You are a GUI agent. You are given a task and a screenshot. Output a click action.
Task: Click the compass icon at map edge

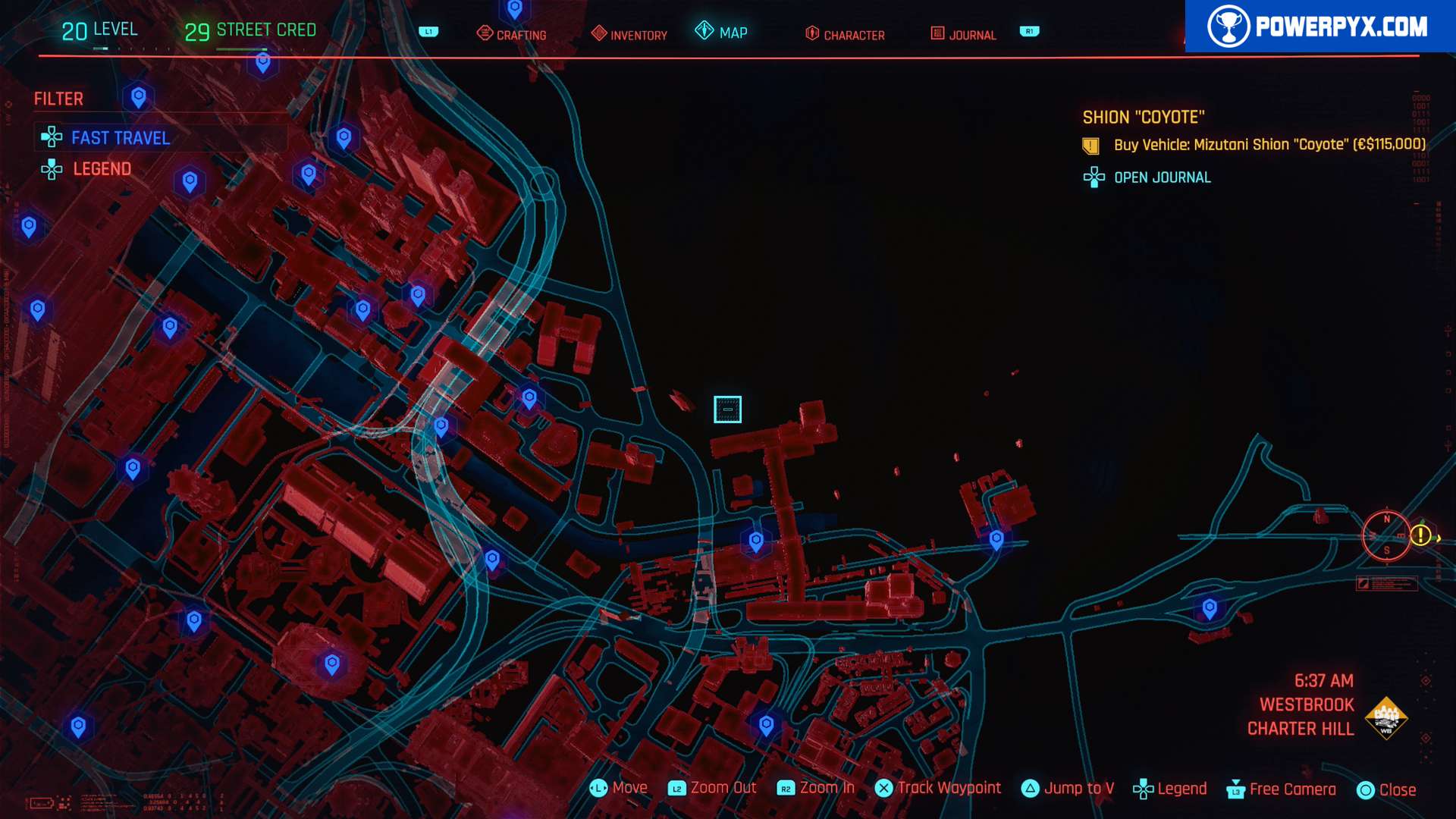click(1386, 535)
